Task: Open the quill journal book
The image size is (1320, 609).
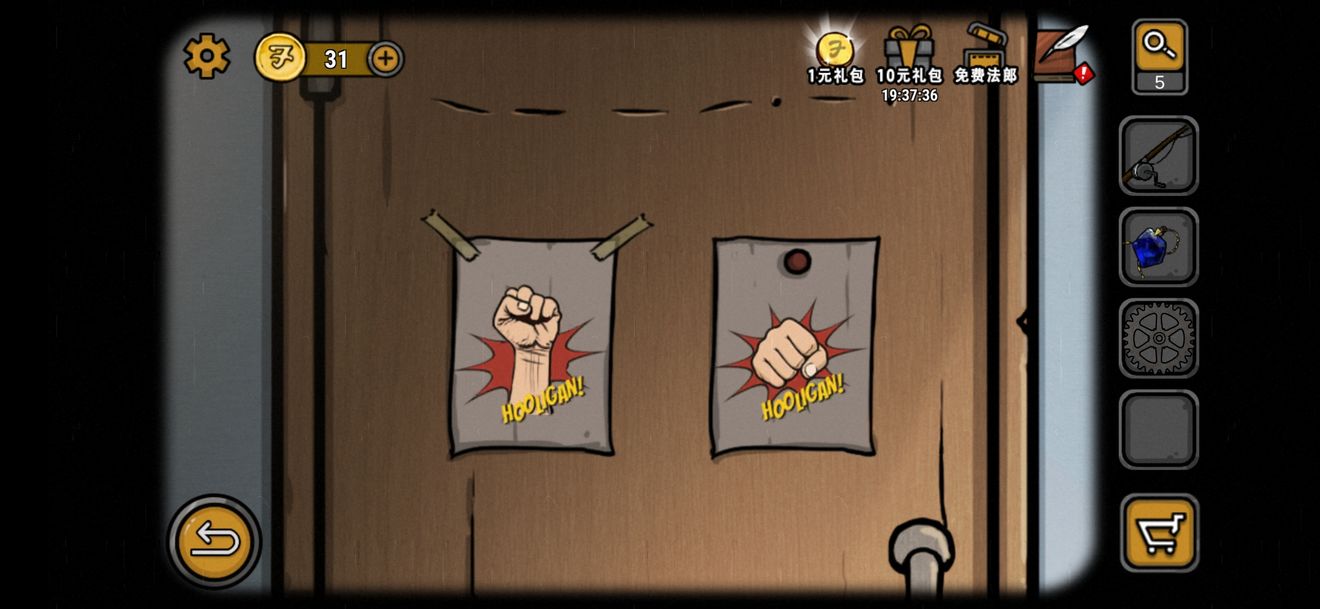Action: 1060,54
